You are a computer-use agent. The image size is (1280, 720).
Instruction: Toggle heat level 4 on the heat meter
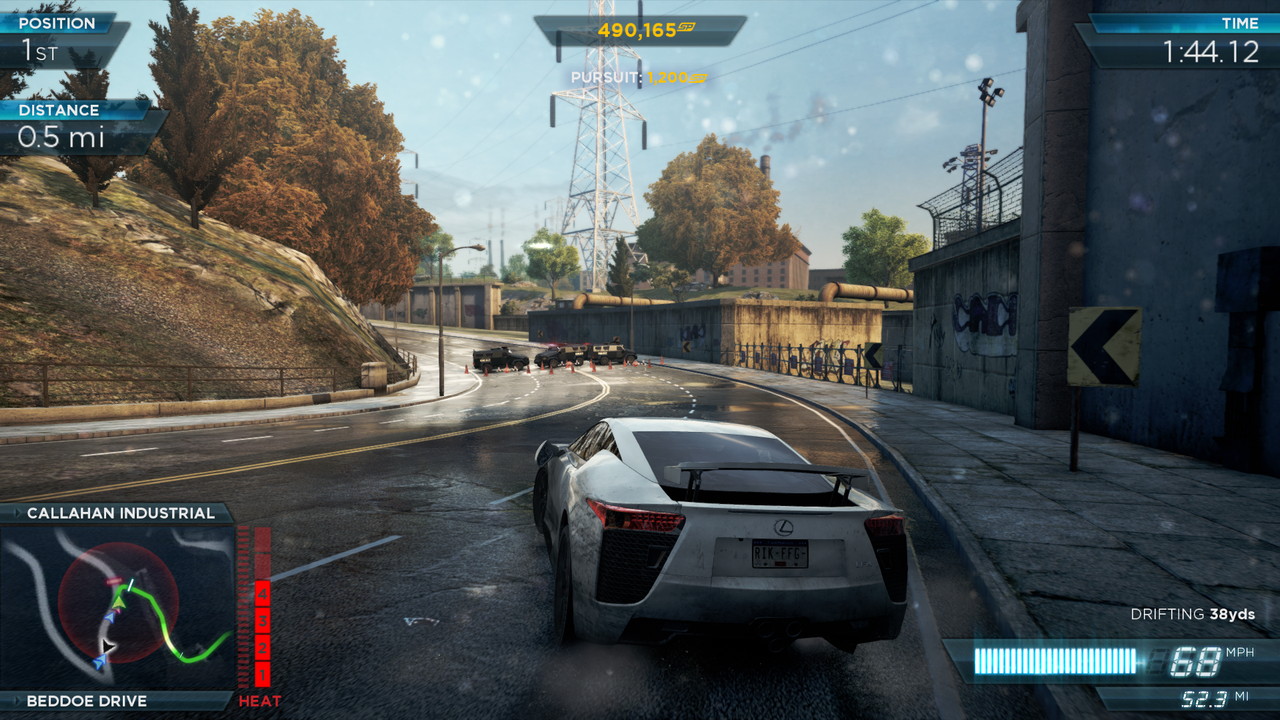(x=262, y=595)
